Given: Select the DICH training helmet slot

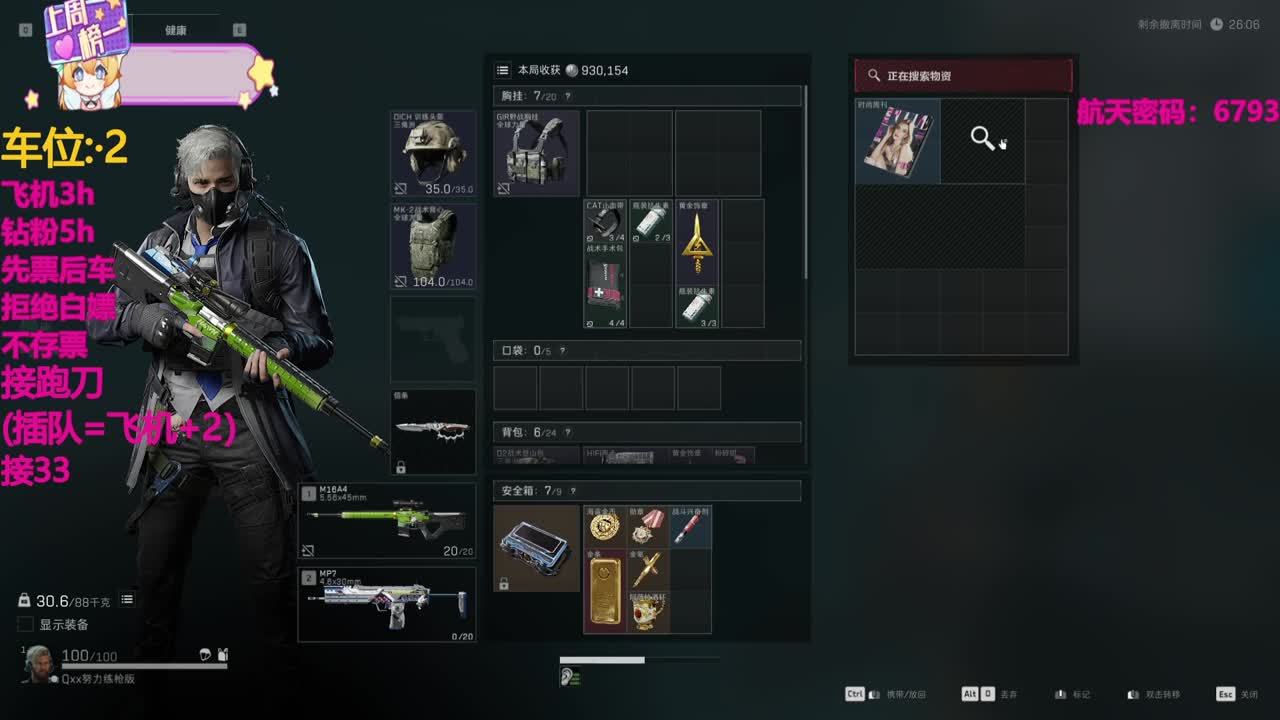Looking at the screenshot, I should click(433, 154).
